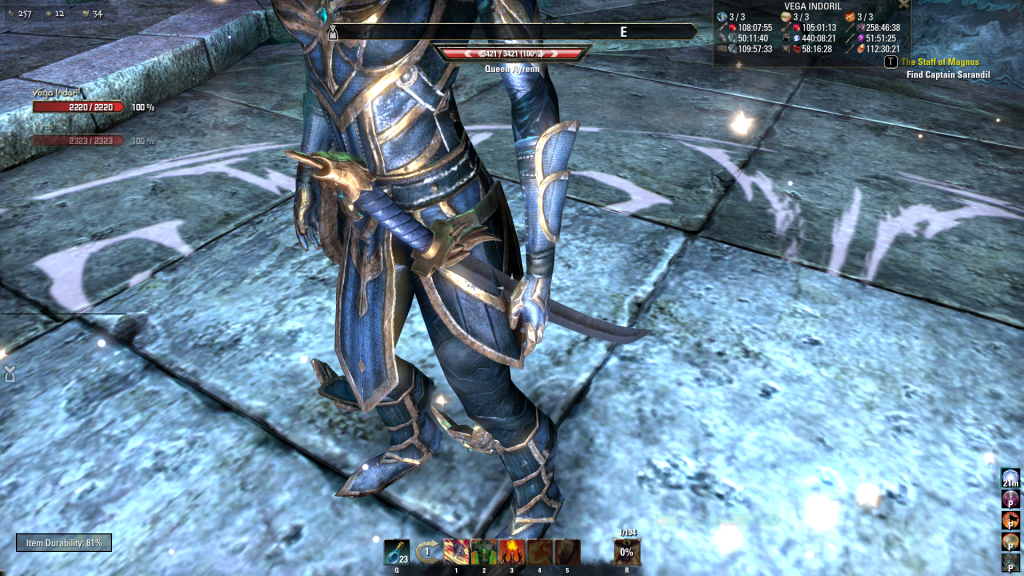This screenshot has height=576, width=1024.
Task: Select the dimmed dragon fourth skill
Action: click(x=540, y=551)
